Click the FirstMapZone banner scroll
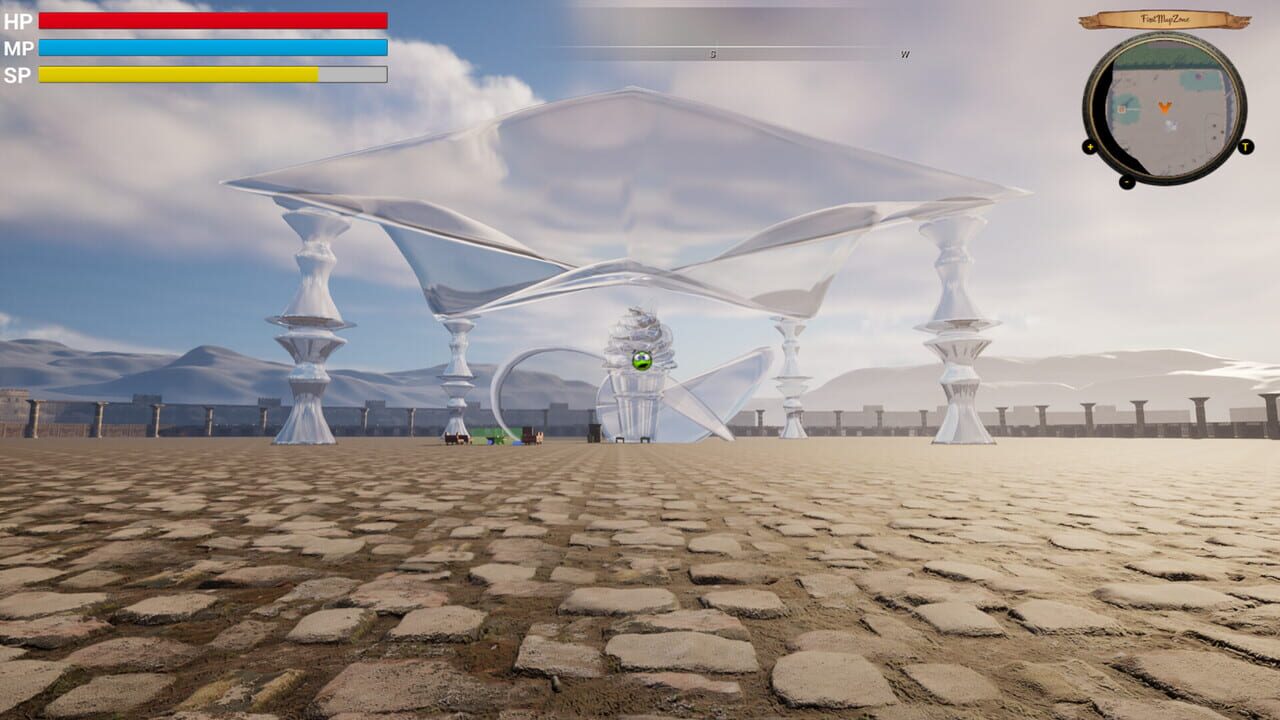 coord(1165,18)
